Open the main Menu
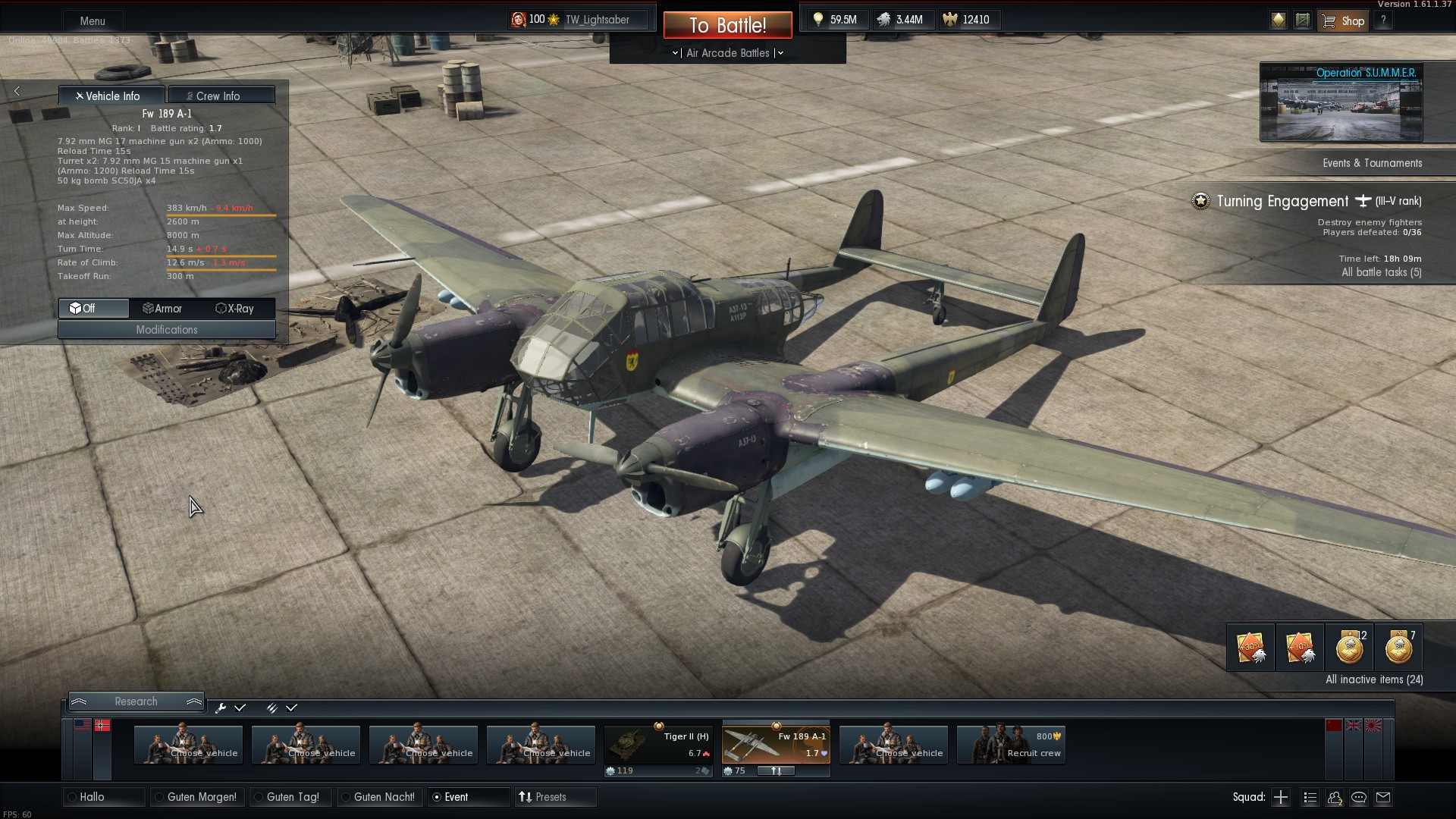 (x=93, y=21)
